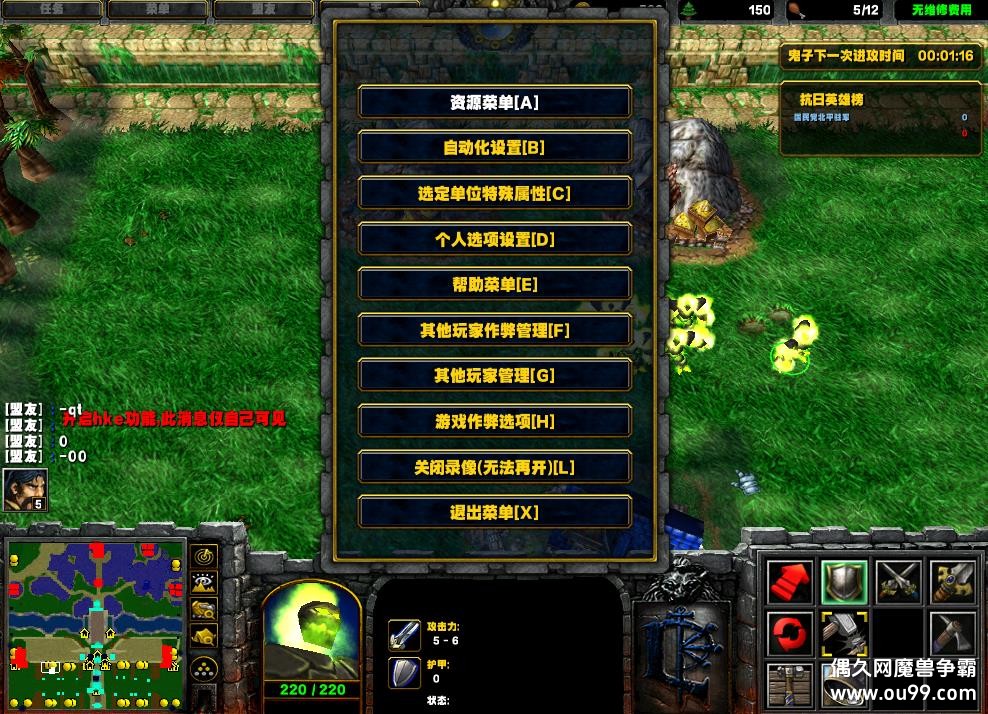The height and width of the screenshot is (714, 988).
Task: Choose the hammer repair command icon
Action: (x=843, y=634)
